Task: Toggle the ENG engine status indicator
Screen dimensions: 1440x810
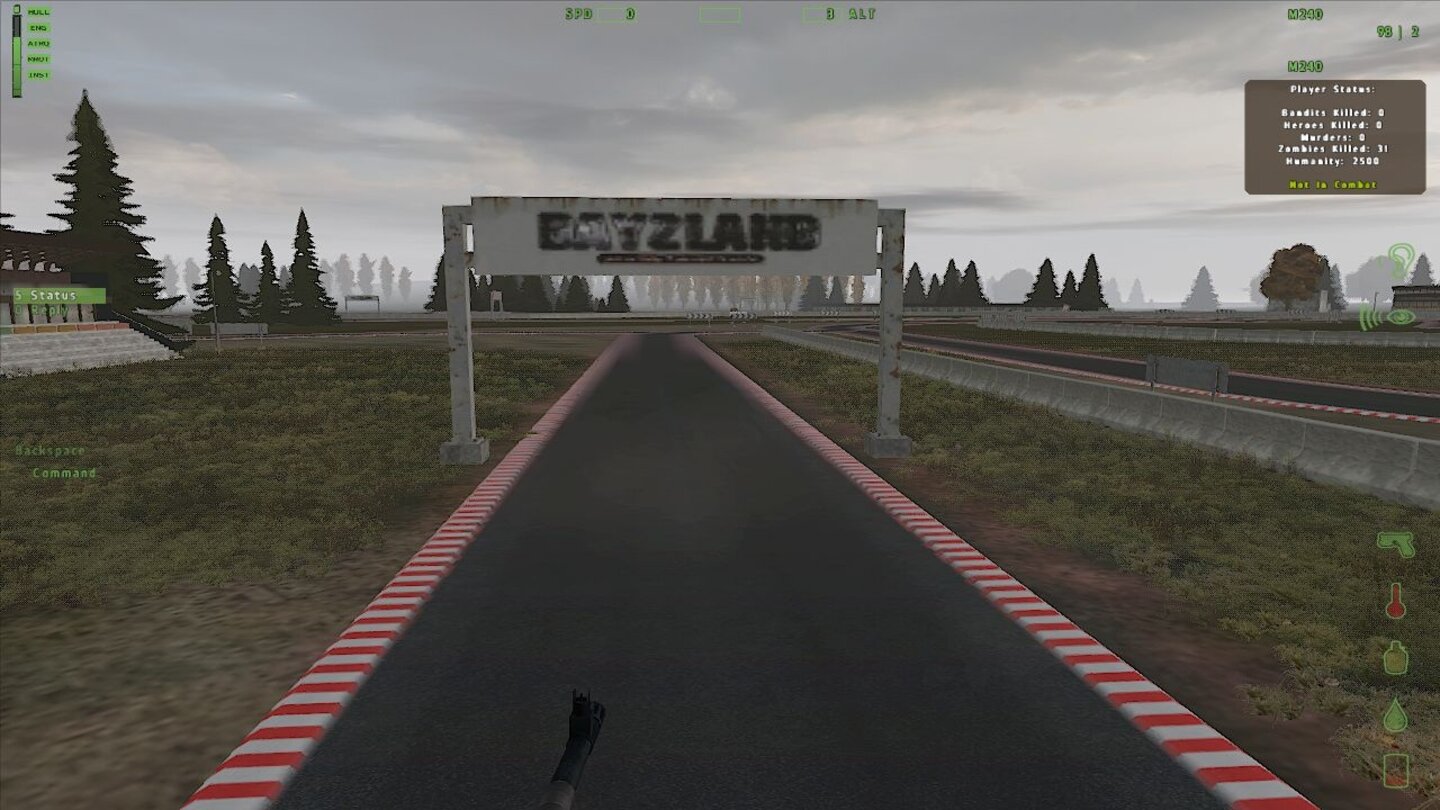Action: pyautogui.click(x=38, y=27)
